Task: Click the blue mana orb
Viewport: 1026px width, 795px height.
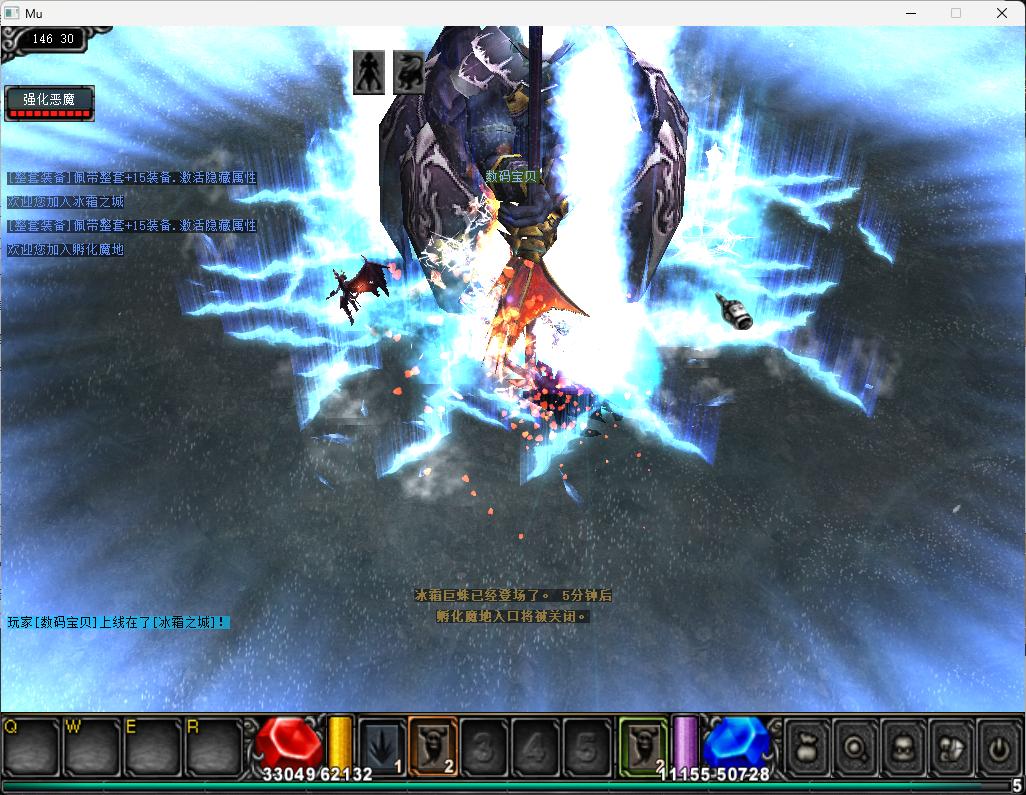Action: [x=735, y=744]
